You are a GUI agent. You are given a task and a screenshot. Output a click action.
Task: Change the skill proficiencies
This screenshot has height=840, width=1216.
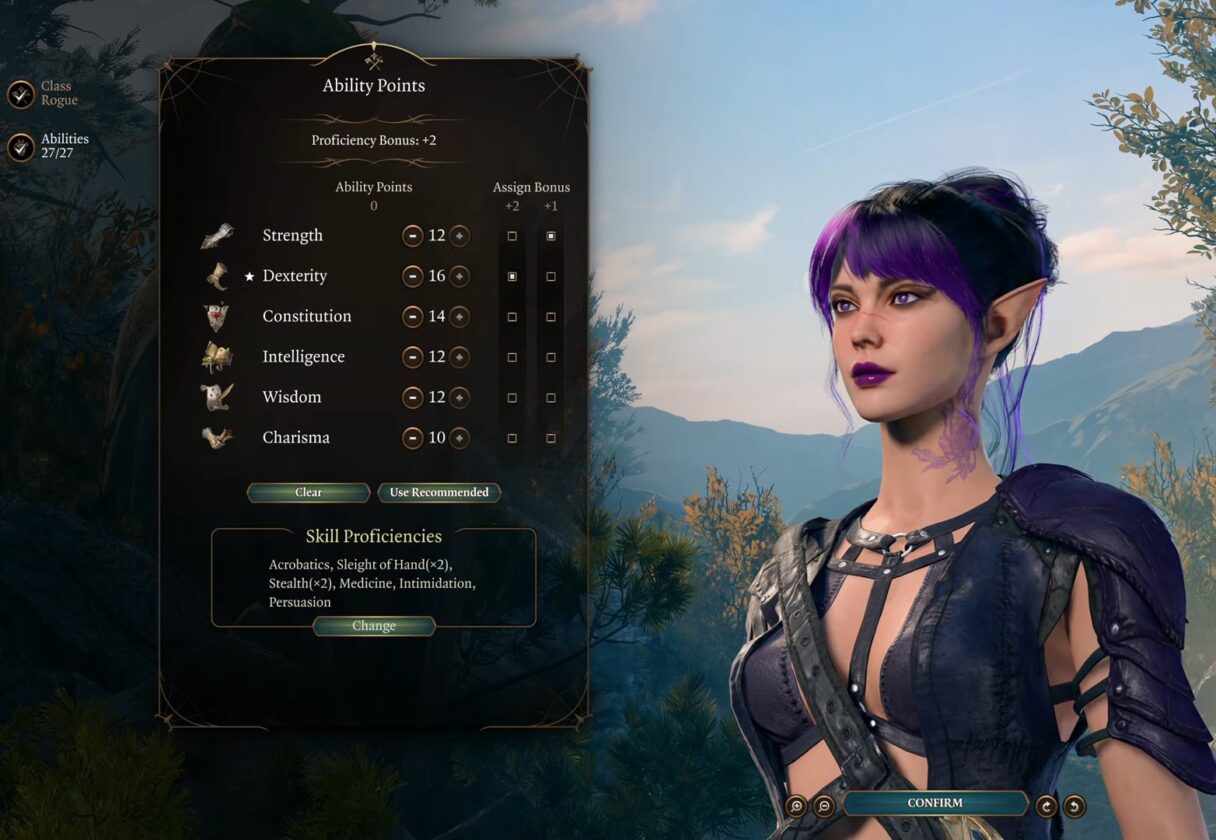pos(374,626)
